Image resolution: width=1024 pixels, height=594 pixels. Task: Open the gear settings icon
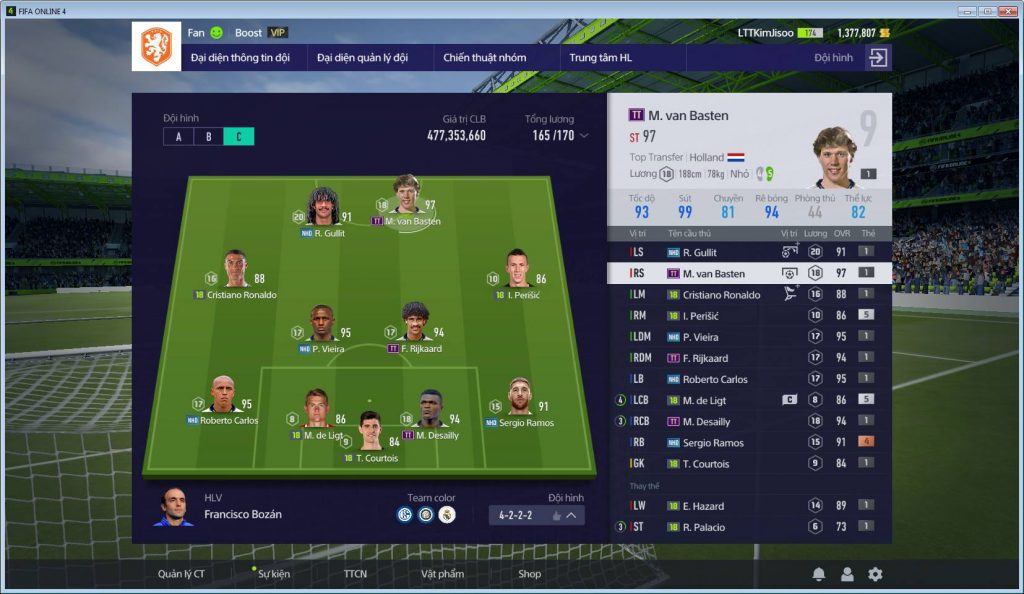(x=875, y=574)
